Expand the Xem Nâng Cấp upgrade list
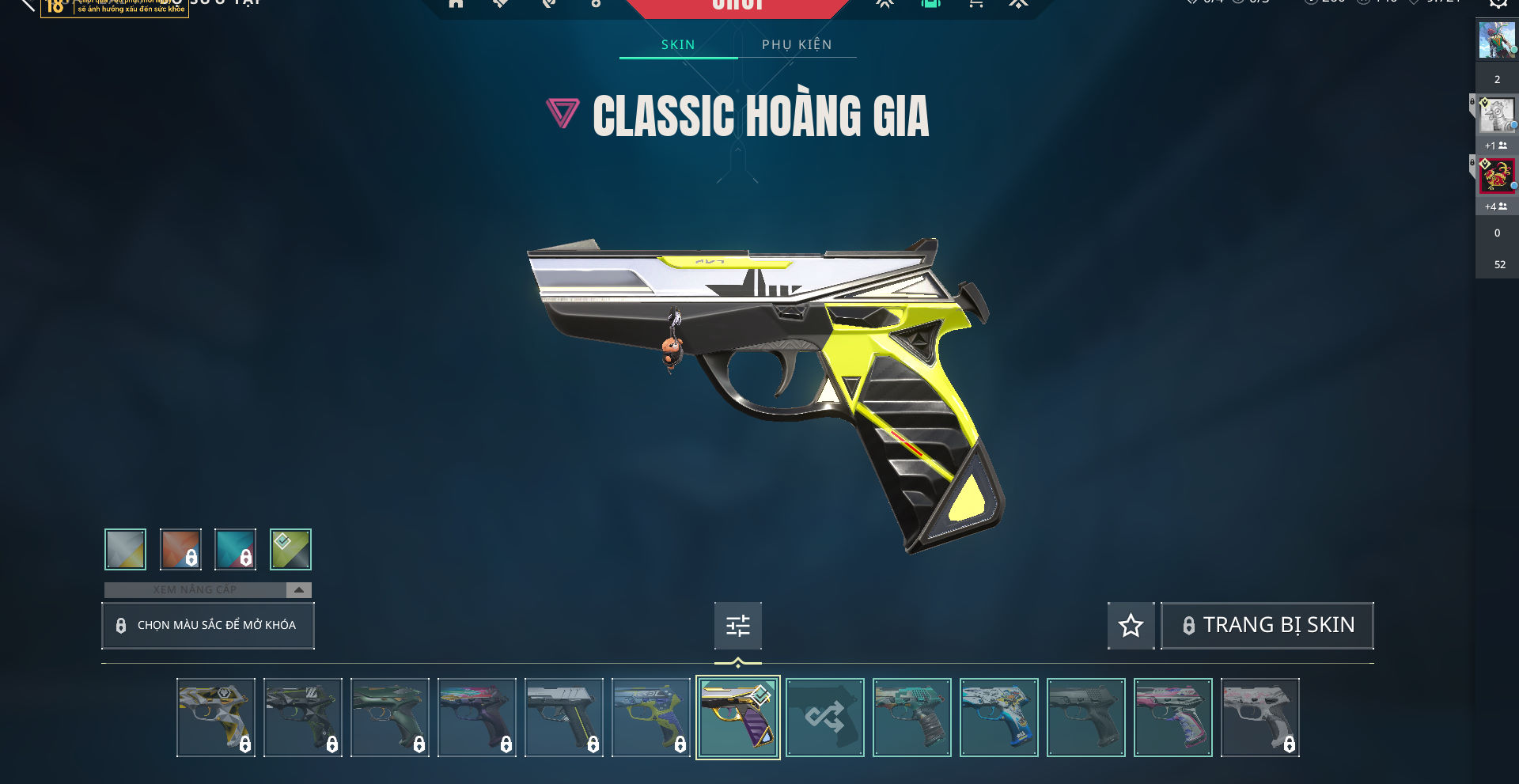This screenshot has width=1519, height=784. [x=298, y=590]
